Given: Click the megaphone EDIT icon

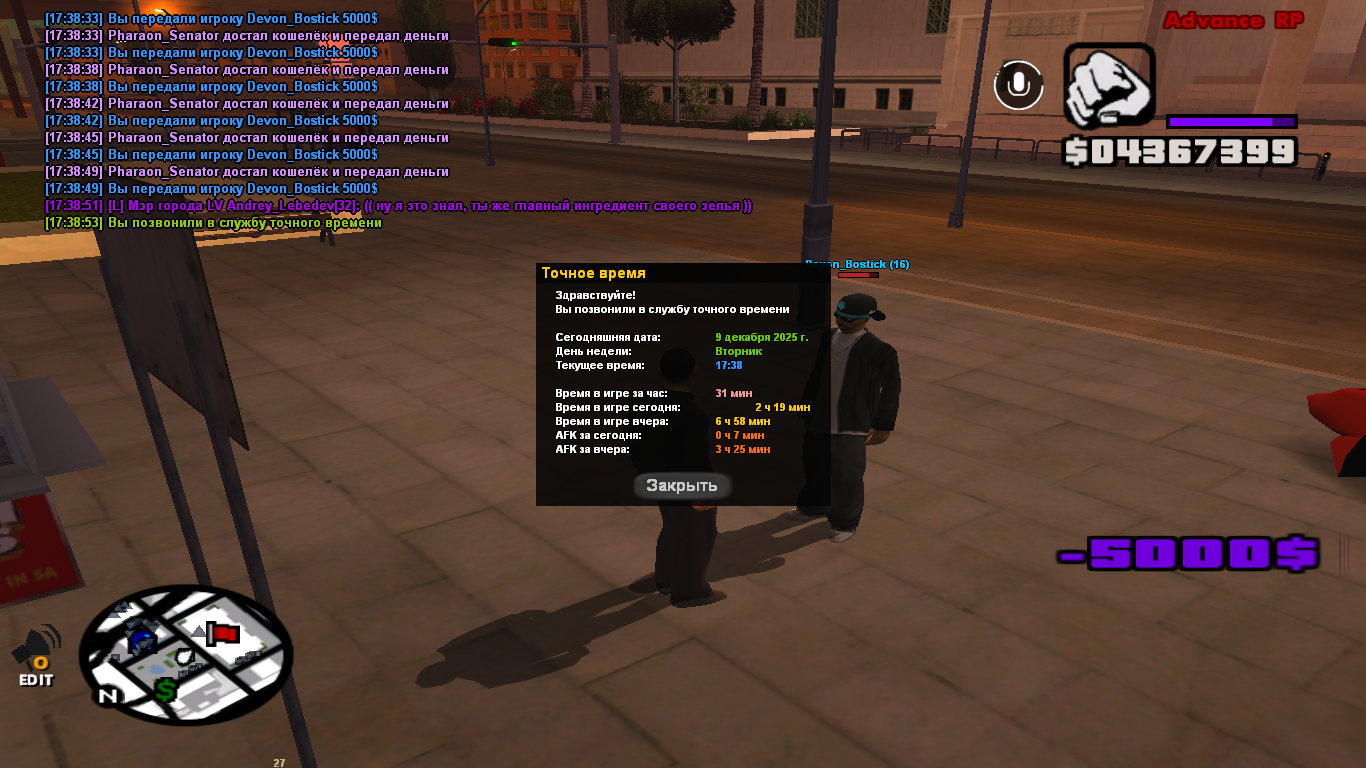Looking at the screenshot, I should click(36, 656).
